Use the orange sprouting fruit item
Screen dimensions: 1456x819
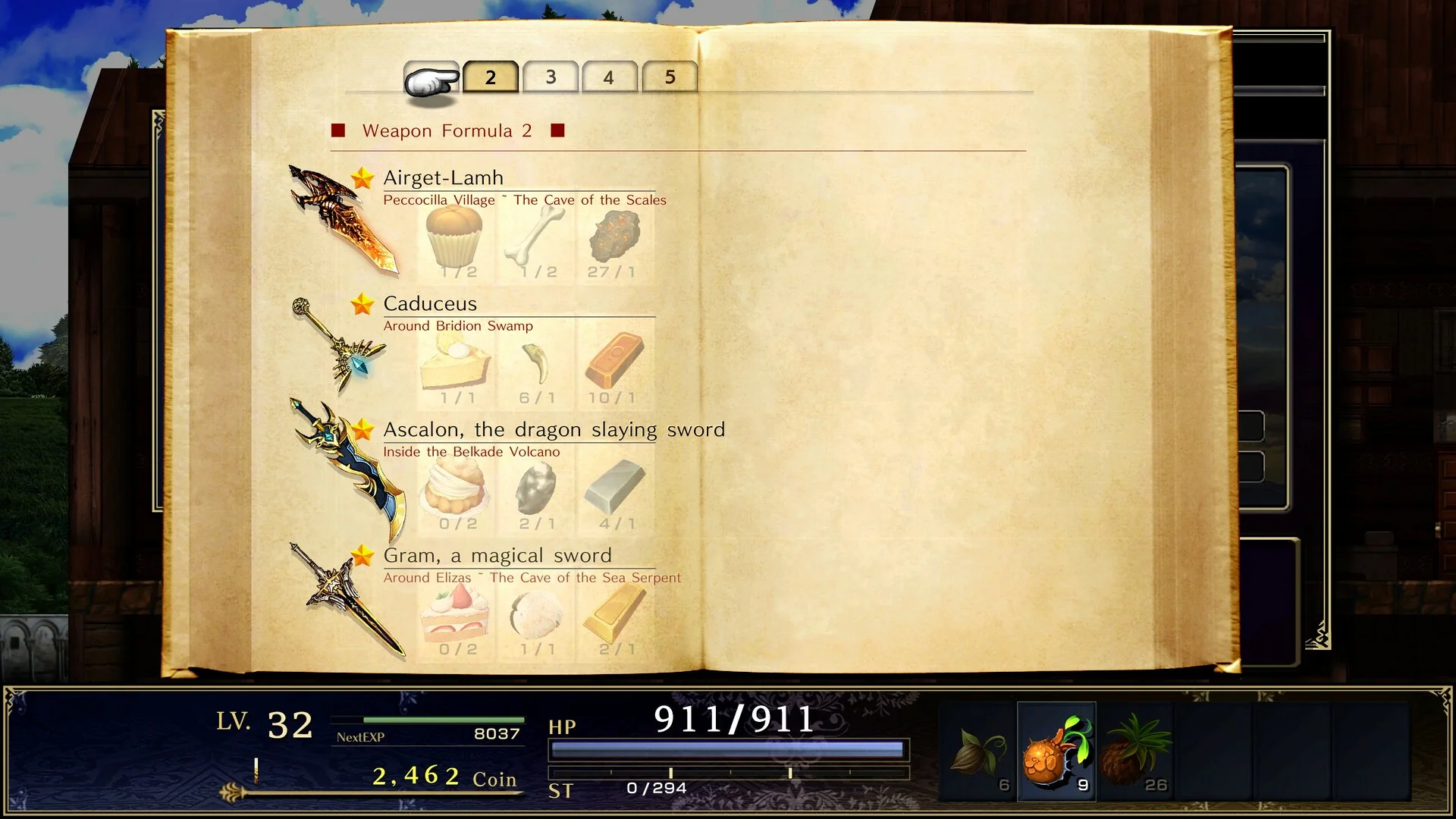1056,752
